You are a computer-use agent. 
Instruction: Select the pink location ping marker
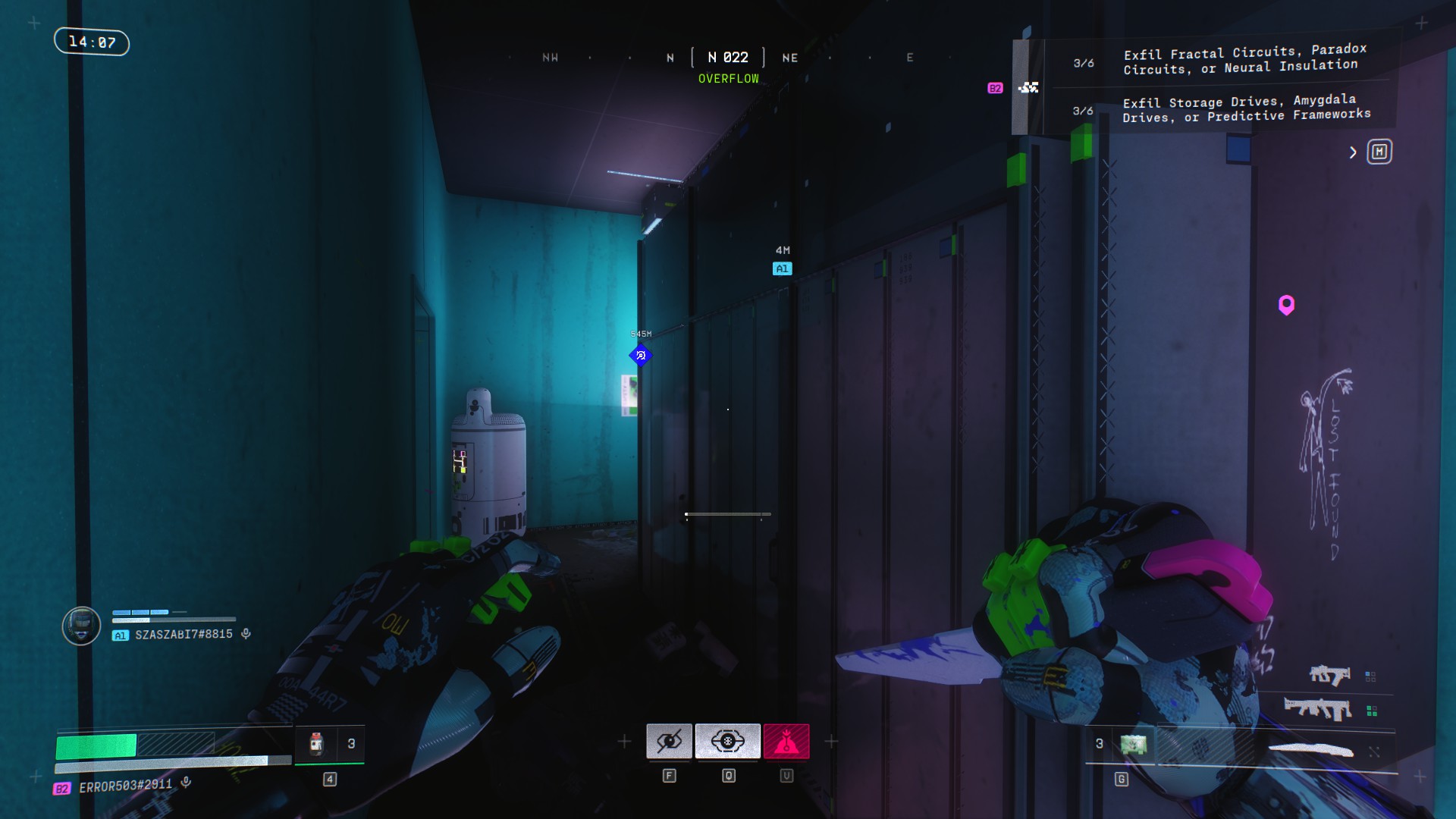[1286, 305]
